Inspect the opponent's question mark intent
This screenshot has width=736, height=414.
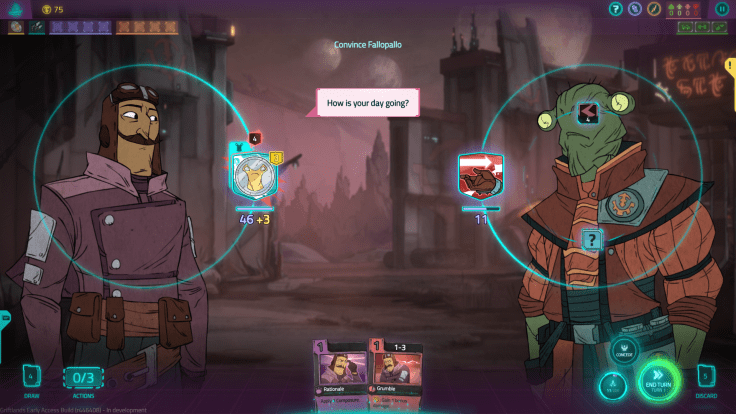coord(592,240)
